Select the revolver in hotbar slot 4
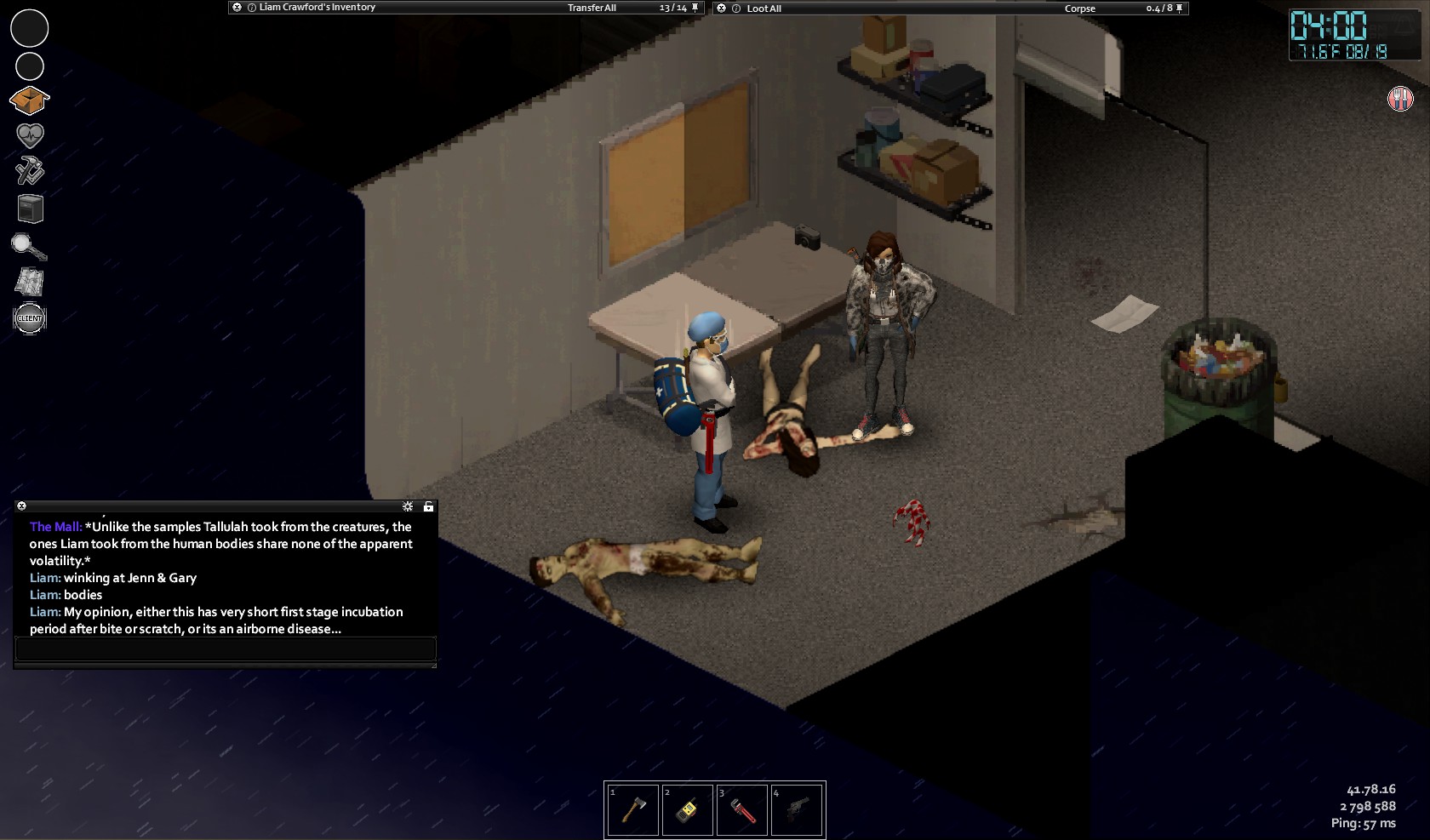This screenshot has height=840, width=1430. (796, 809)
